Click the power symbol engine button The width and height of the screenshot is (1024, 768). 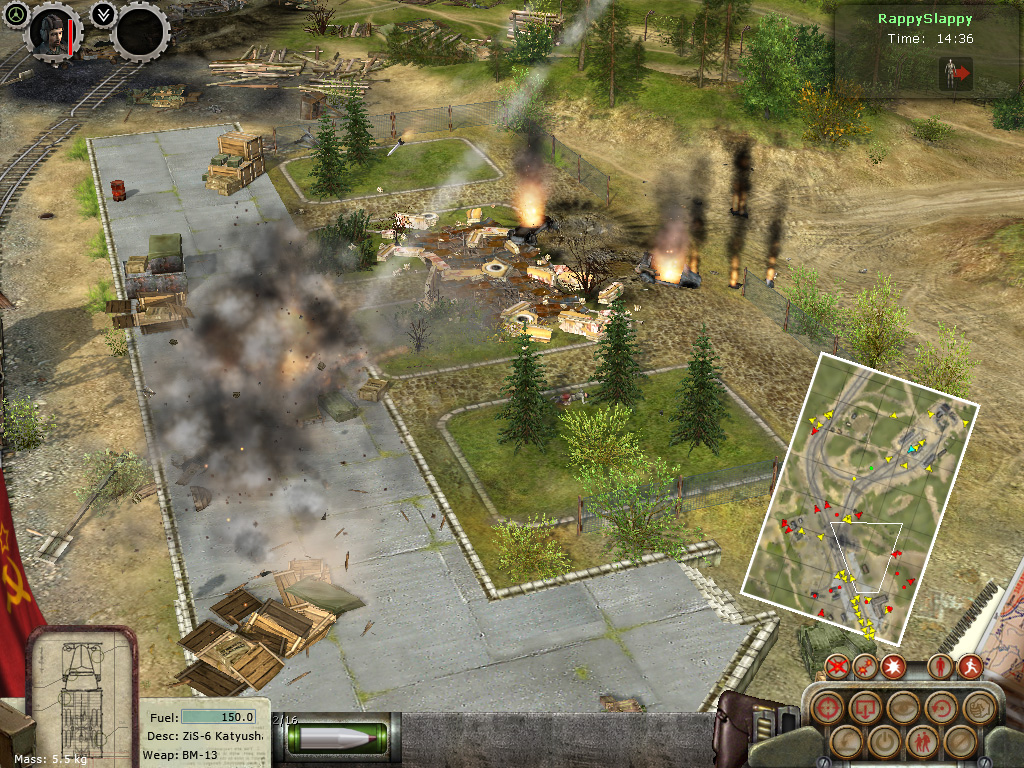[883, 741]
